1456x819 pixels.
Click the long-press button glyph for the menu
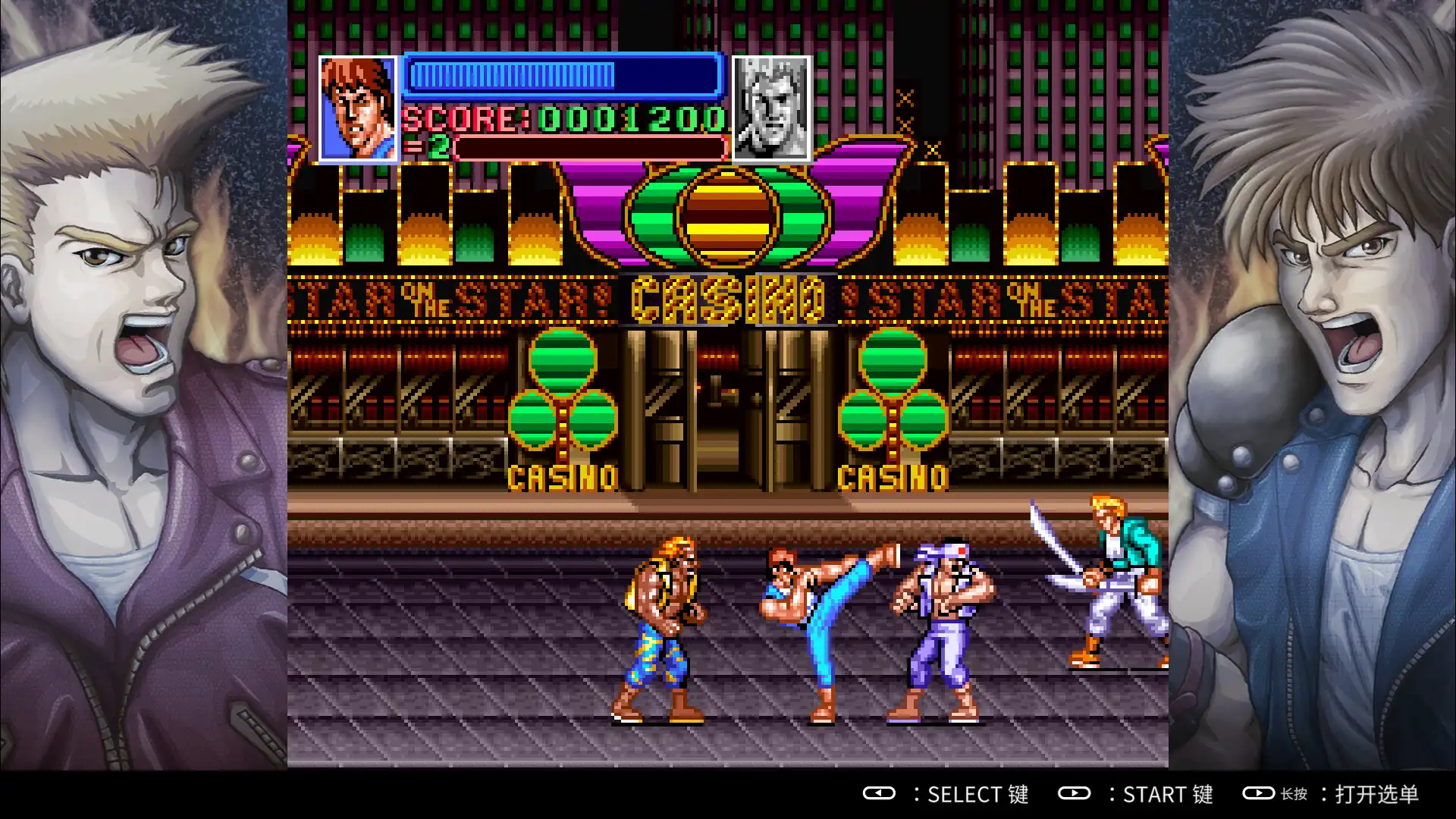pyautogui.click(x=1259, y=795)
